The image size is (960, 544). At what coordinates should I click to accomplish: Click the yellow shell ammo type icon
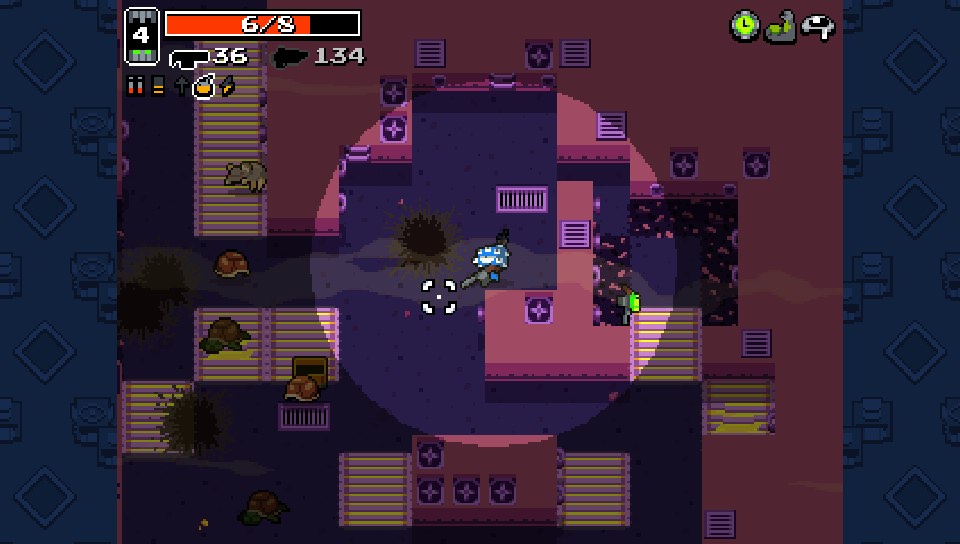158,86
